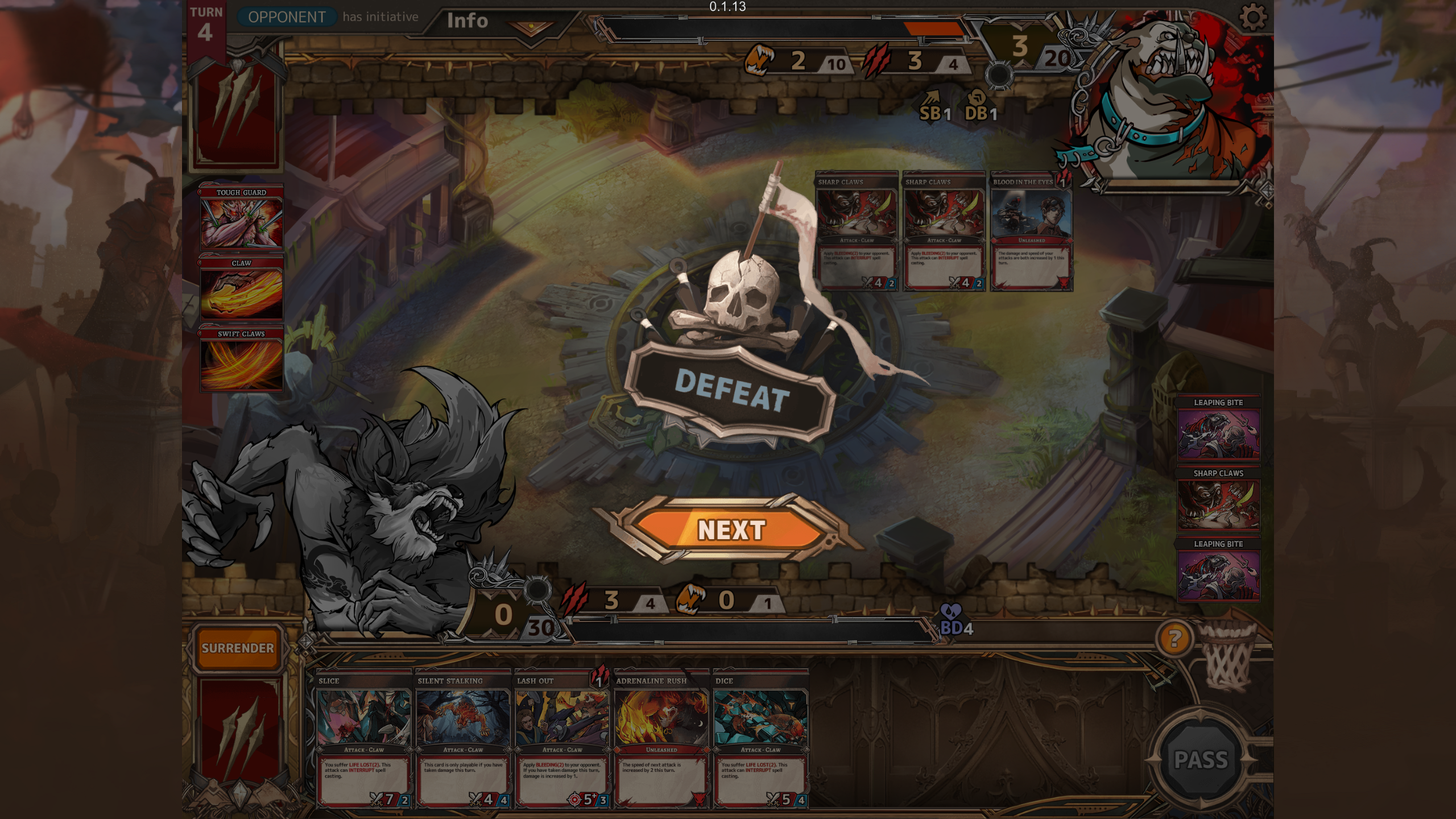View the Tough Guard card thumbnail

[241, 217]
